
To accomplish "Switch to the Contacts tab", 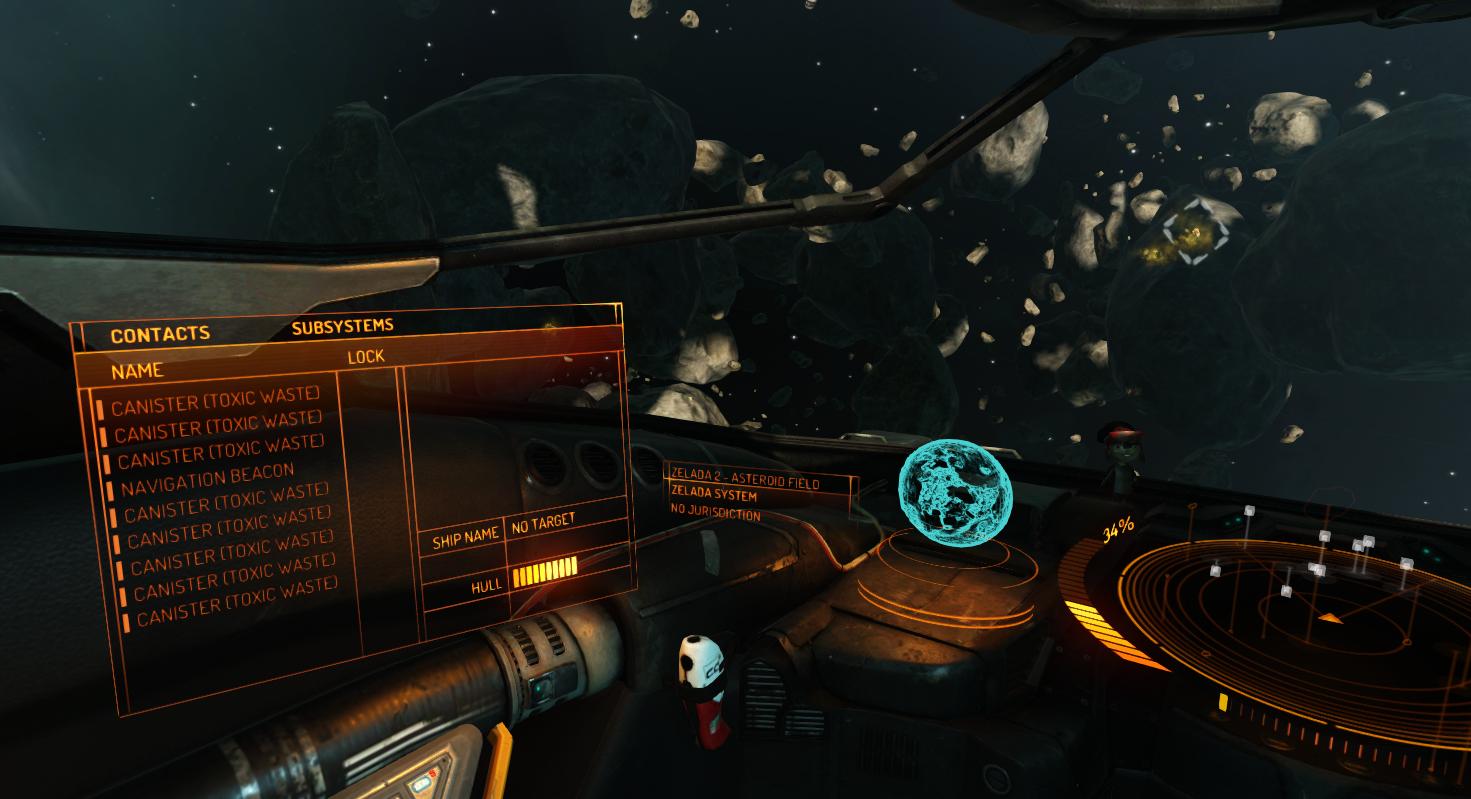I will (x=160, y=335).
